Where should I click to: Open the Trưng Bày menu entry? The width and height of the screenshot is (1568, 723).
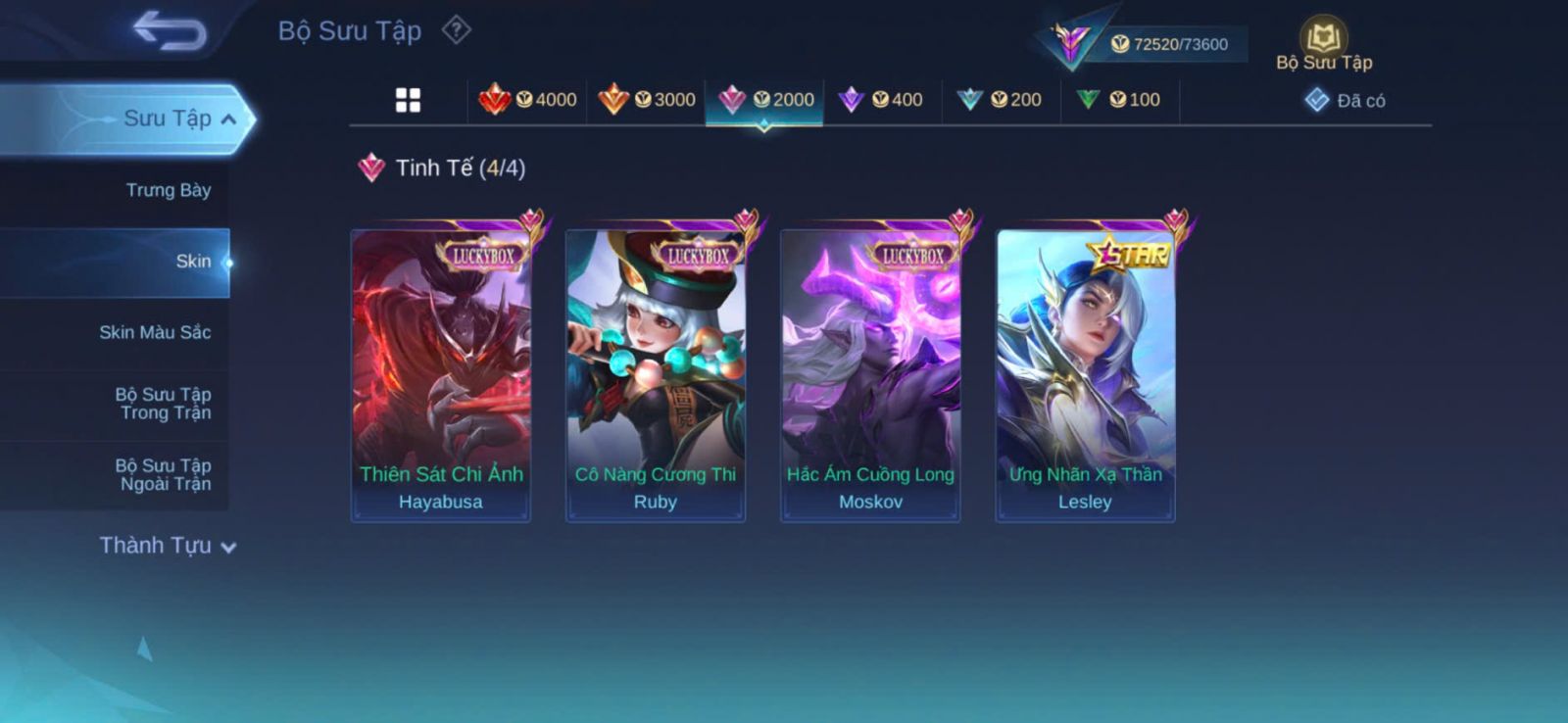168,190
